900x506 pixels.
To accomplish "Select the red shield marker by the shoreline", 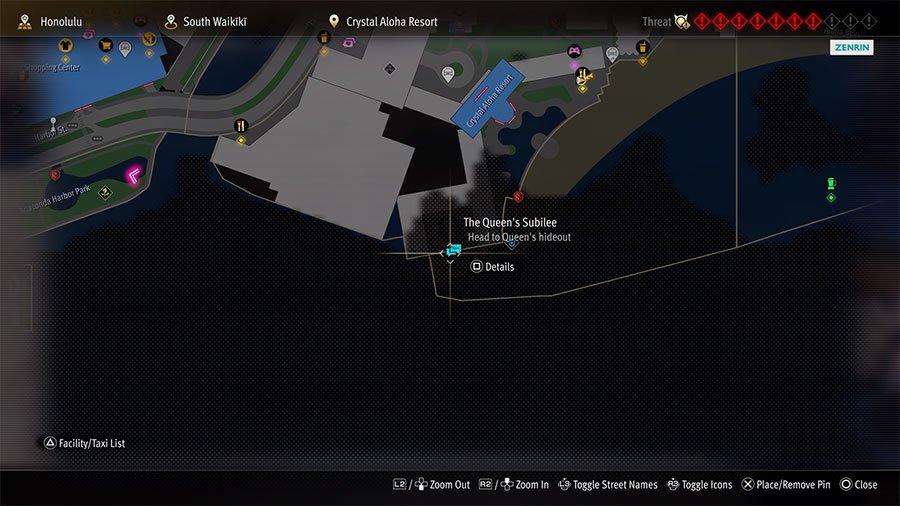I will [x=517, y=197].
